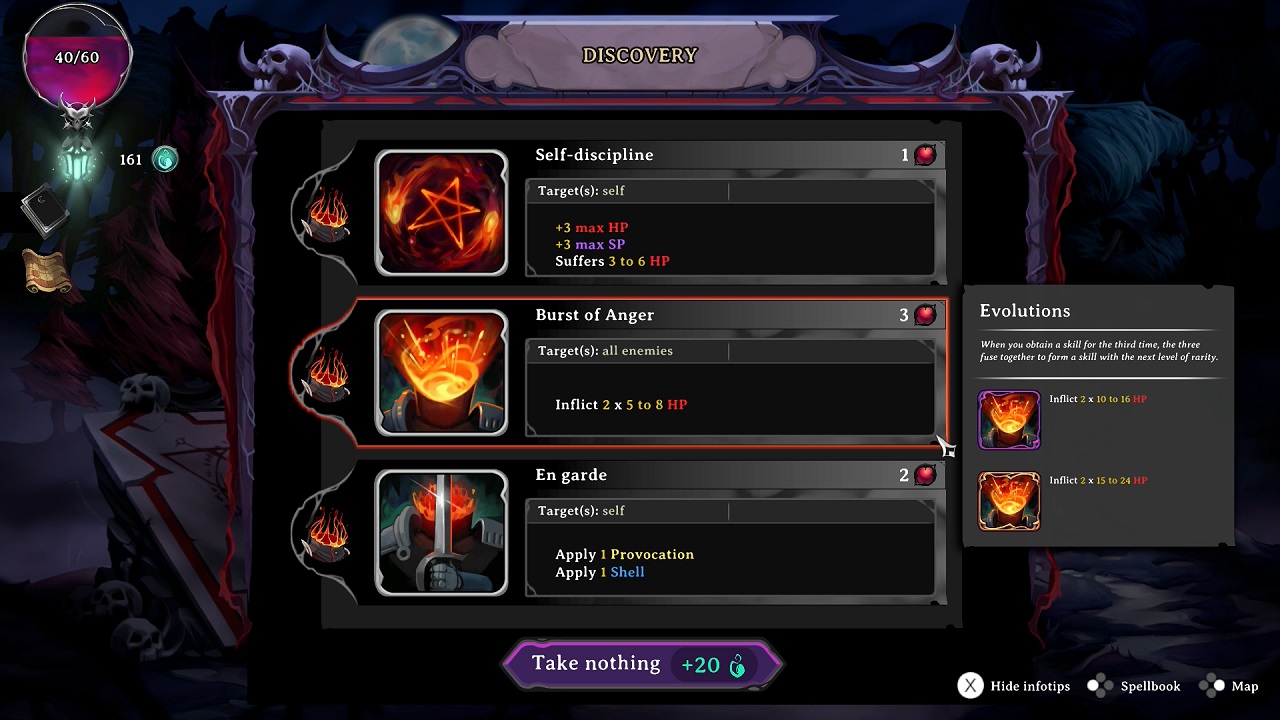1280x720 pixels.
Task: Select the Burst of Anger fiery chalice icon
Action: click(x=442, y=373)
